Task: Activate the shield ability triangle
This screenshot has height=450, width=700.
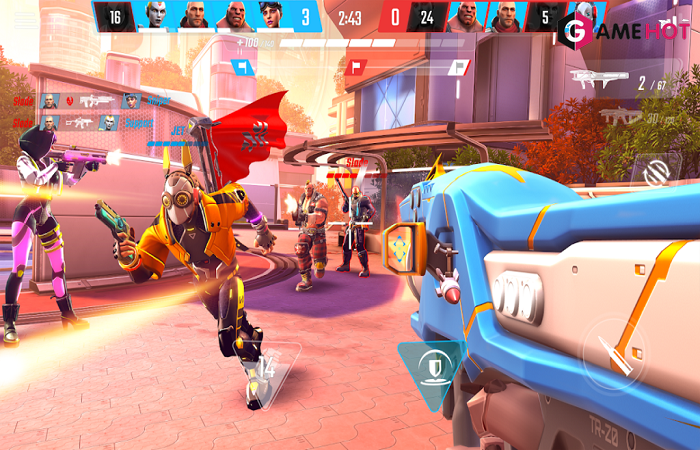Action: (430, 366)
